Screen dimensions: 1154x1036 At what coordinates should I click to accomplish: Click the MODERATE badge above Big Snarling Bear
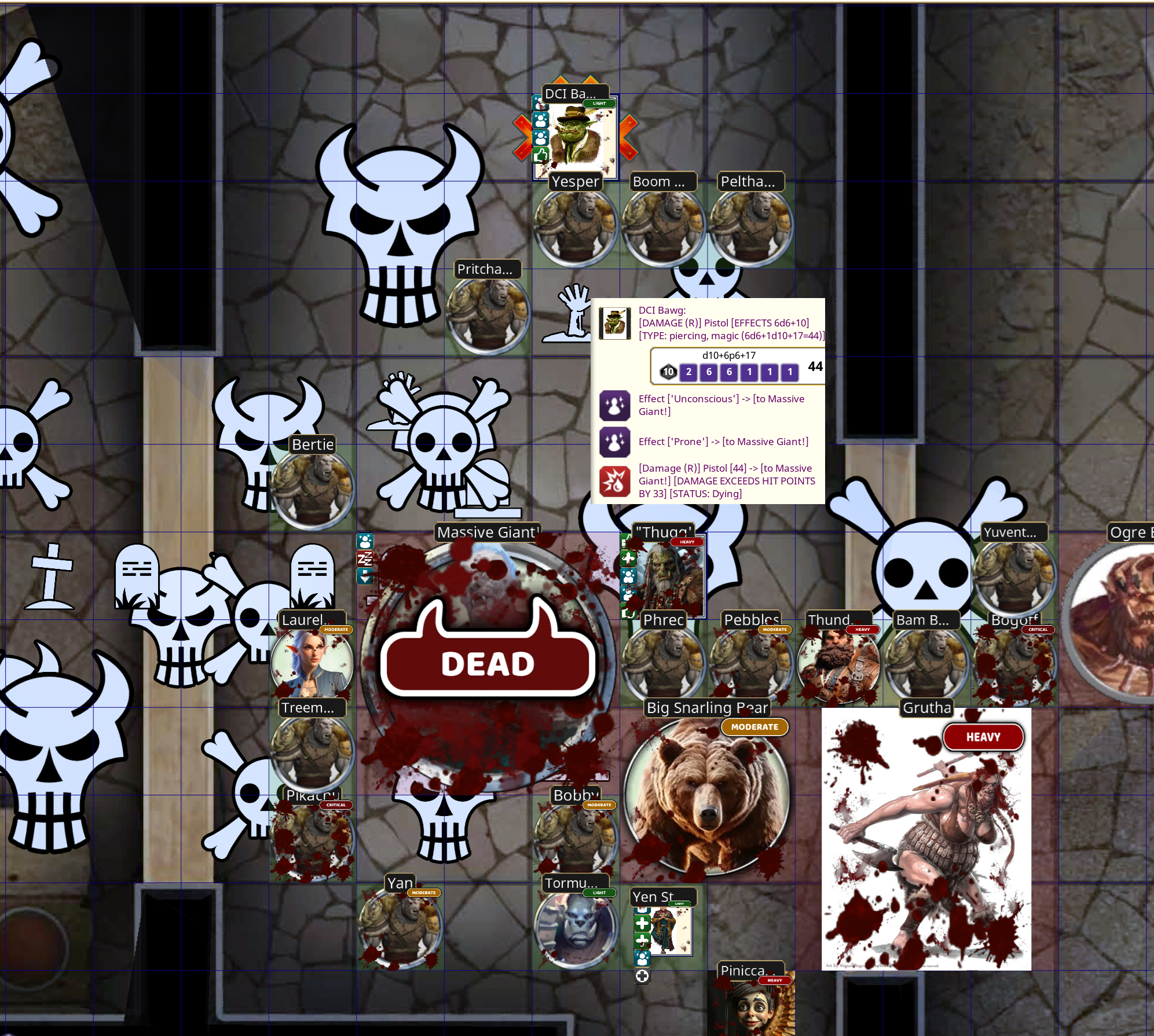coord(754,727)
